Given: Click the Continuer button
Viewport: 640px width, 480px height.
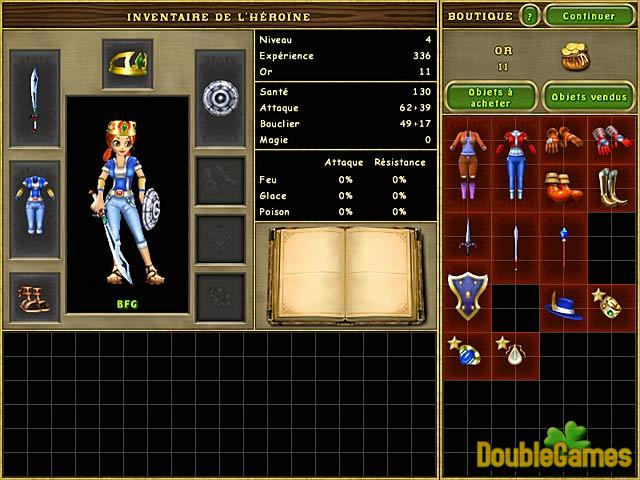Looking at the screenshot, I should click(x=589, y=16).
